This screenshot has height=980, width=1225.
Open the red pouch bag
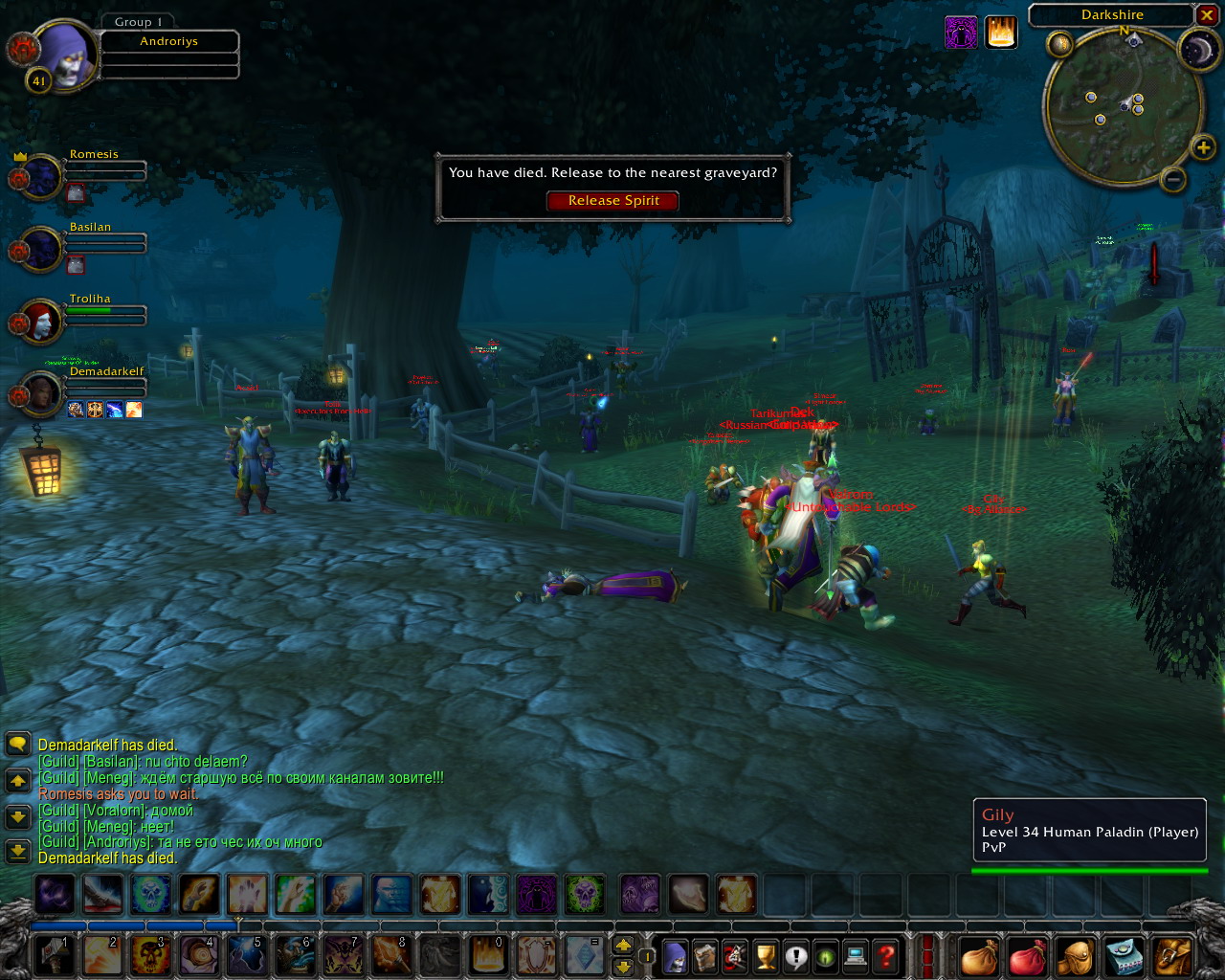[1027, 956]
